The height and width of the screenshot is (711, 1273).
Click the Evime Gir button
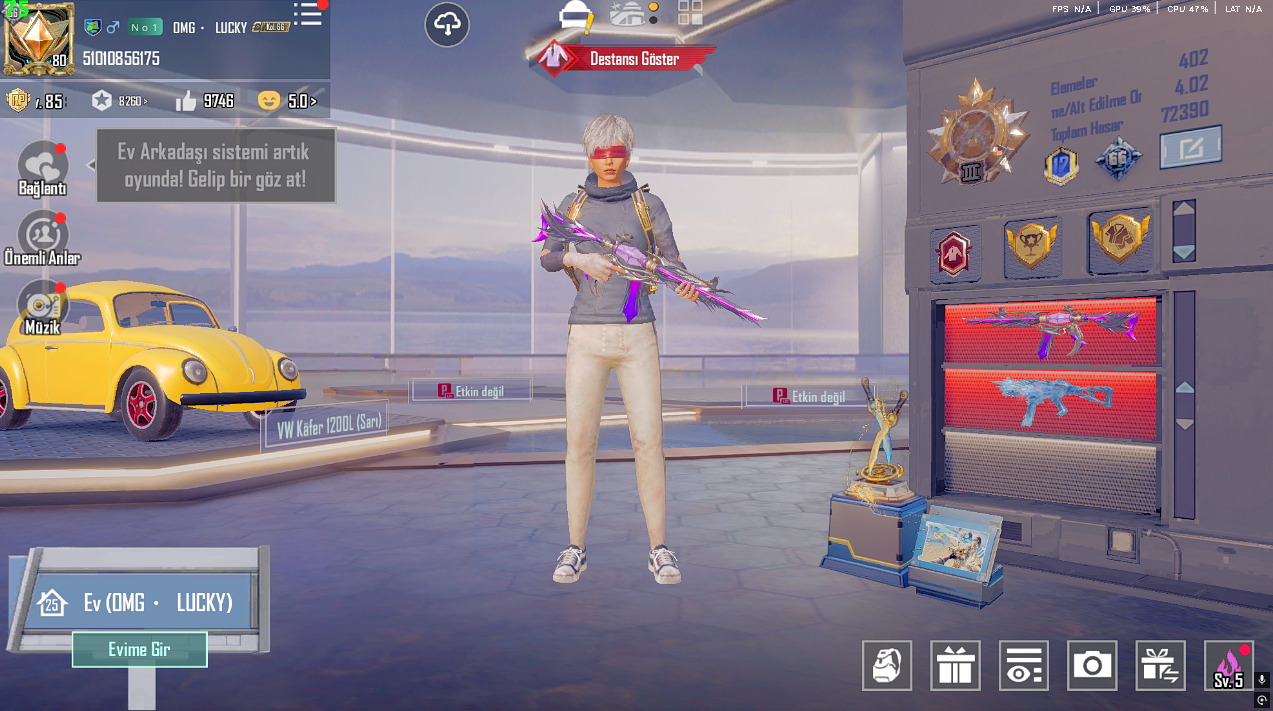[139, 649]
